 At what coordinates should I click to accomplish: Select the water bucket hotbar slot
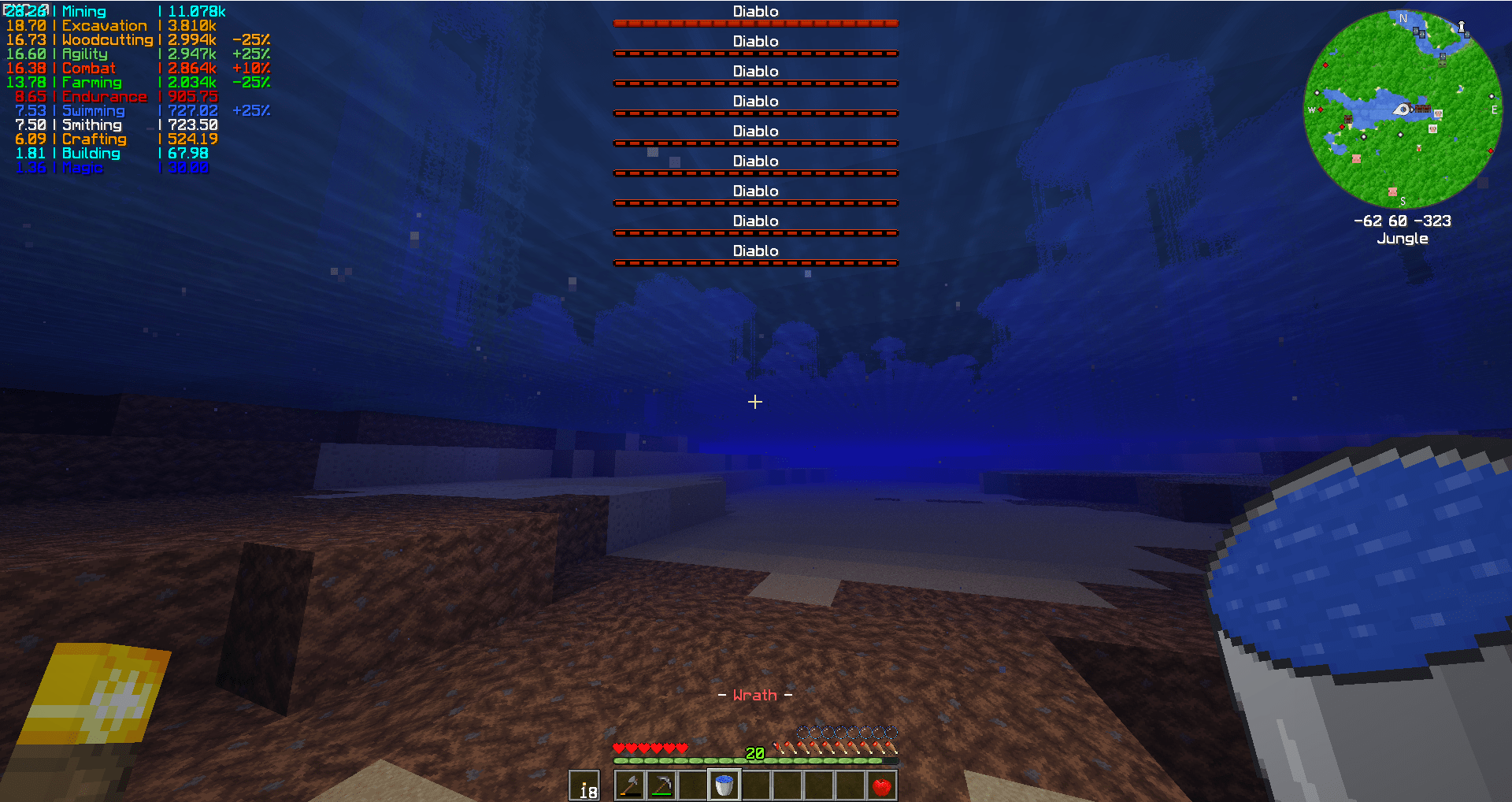(x=724, y=784)
